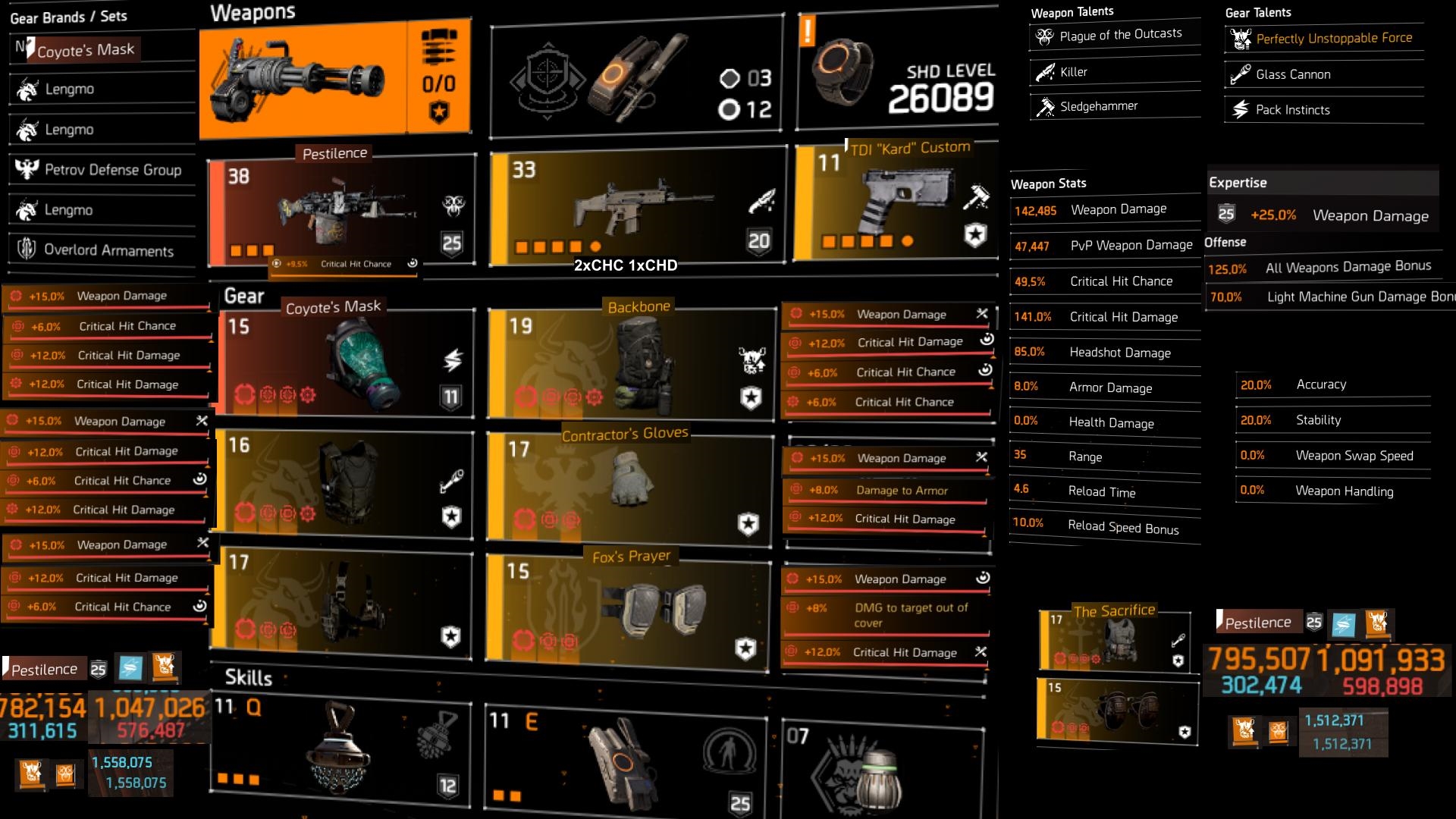Image resolution: width=1456 pixels, height=819 pixels.
Task: Select the Coyote's Mask gear slot
Action: (x=345, y=362)
